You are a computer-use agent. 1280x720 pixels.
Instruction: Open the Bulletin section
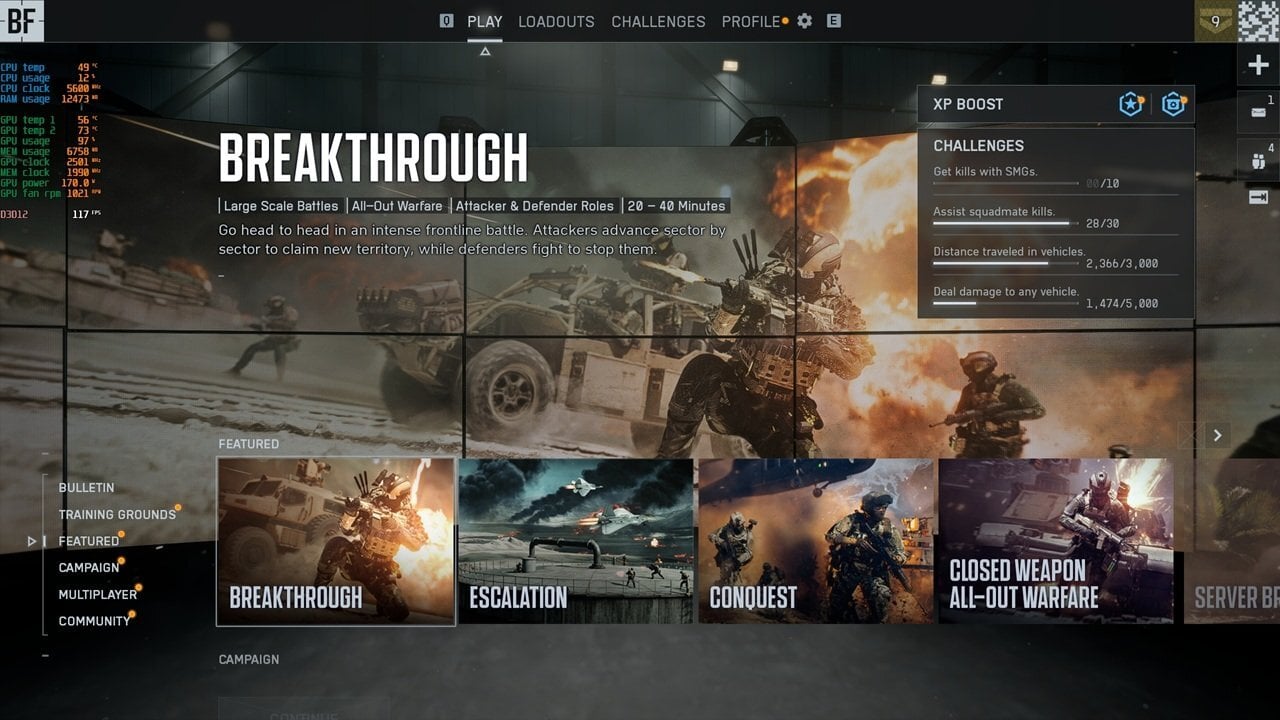tap(86, 488)
